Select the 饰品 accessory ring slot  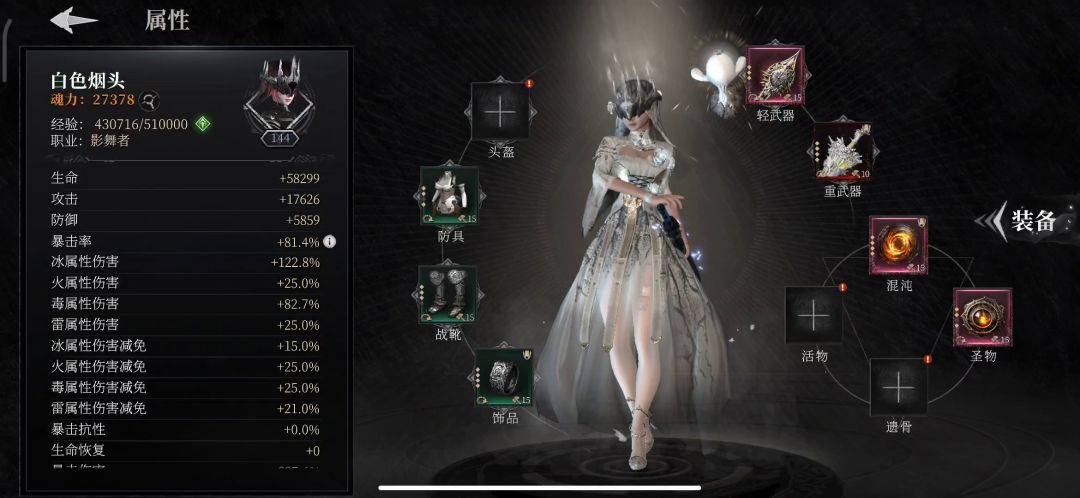pyautogui.click(x=504, y=377)
